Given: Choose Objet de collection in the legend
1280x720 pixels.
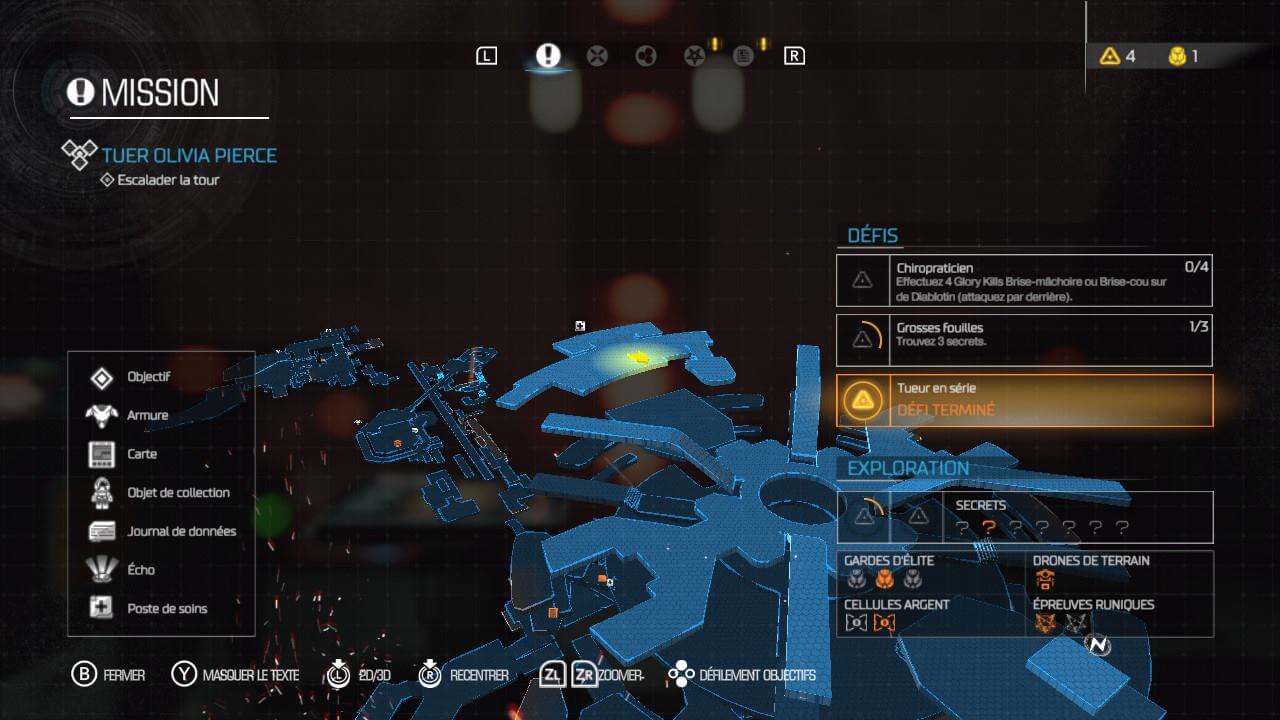Looking at the screenshot, I should [178, 492].
